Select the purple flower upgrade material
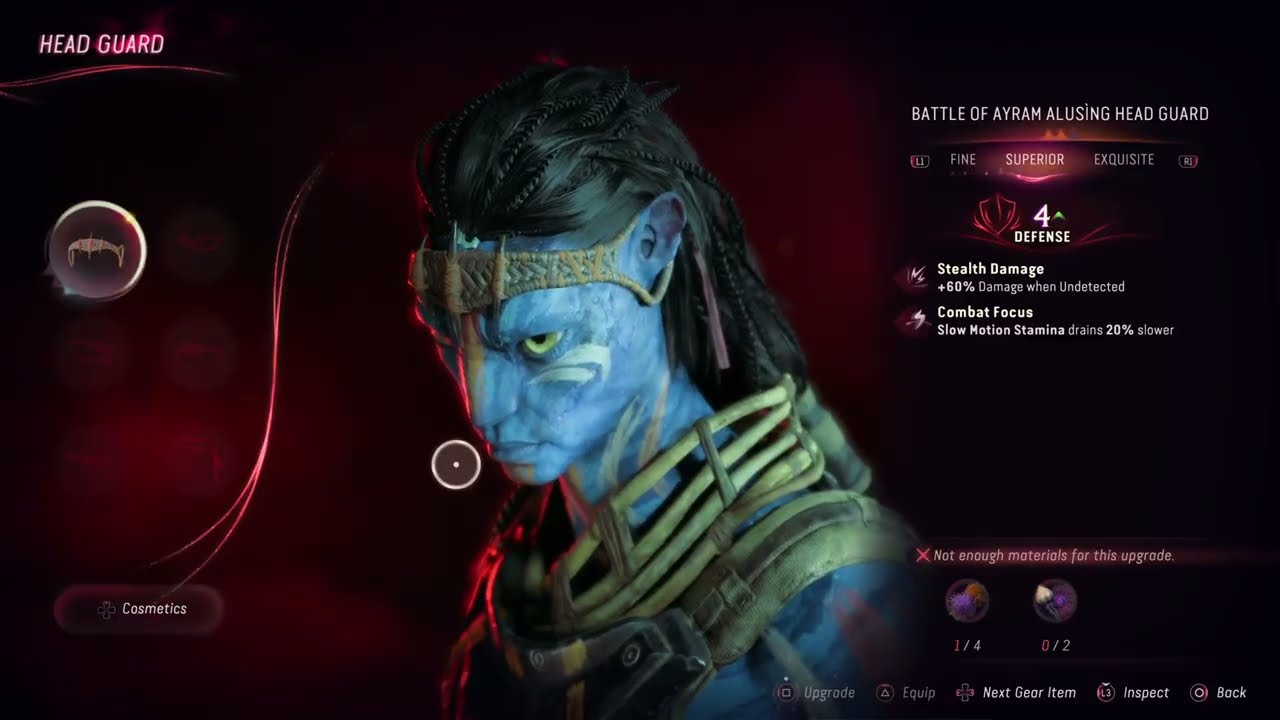The width and height of the screenshot is (1280, 720). pyautogui.click(x=967, y=601)
